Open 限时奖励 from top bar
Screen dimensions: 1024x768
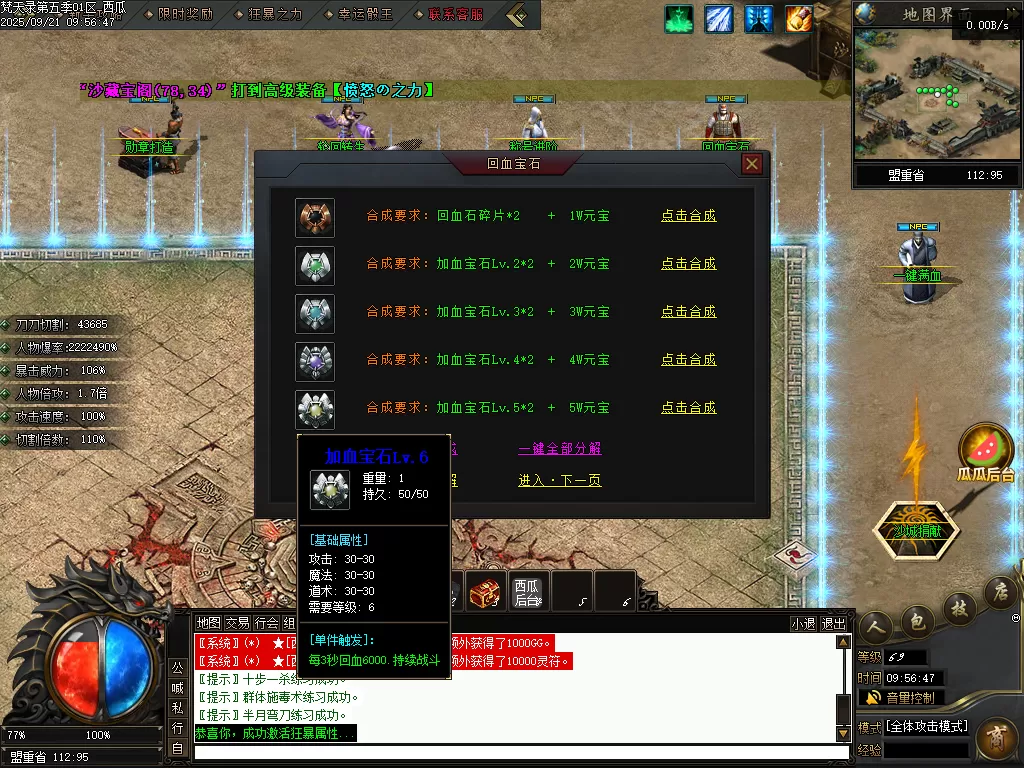pyautogui.click(x=185, y=15)
